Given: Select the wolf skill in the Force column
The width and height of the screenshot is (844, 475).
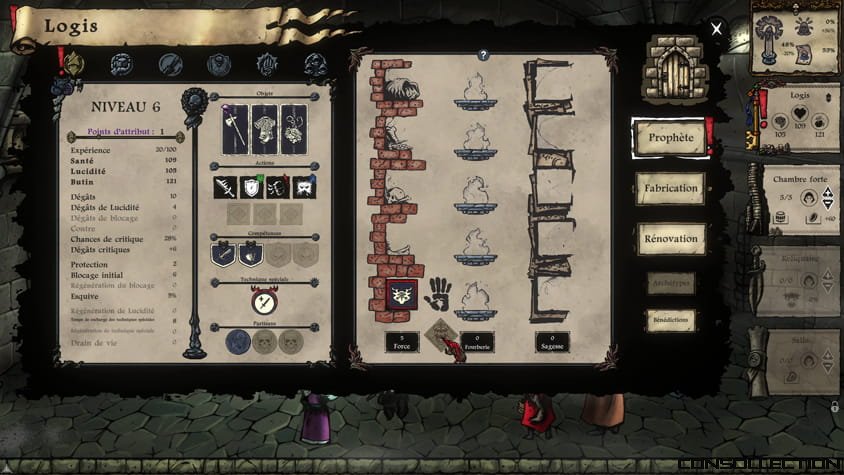Looking at the screenshot, I should pyautogui.click(x=401, y=295).
